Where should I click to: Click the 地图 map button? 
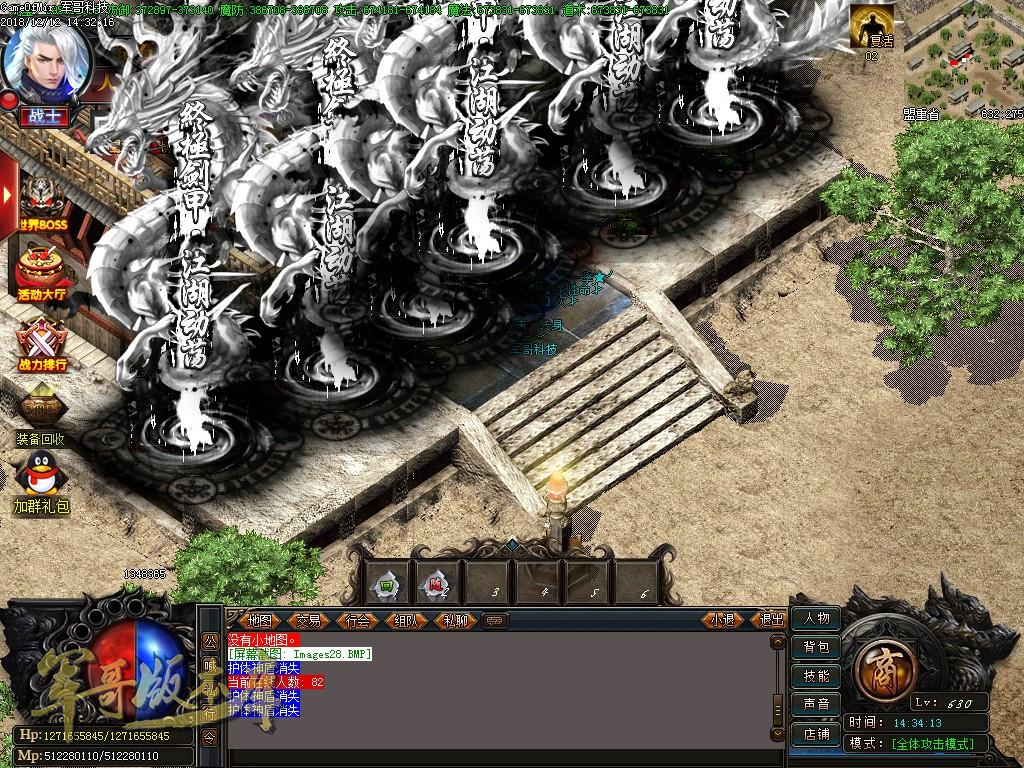pos(260,620)
